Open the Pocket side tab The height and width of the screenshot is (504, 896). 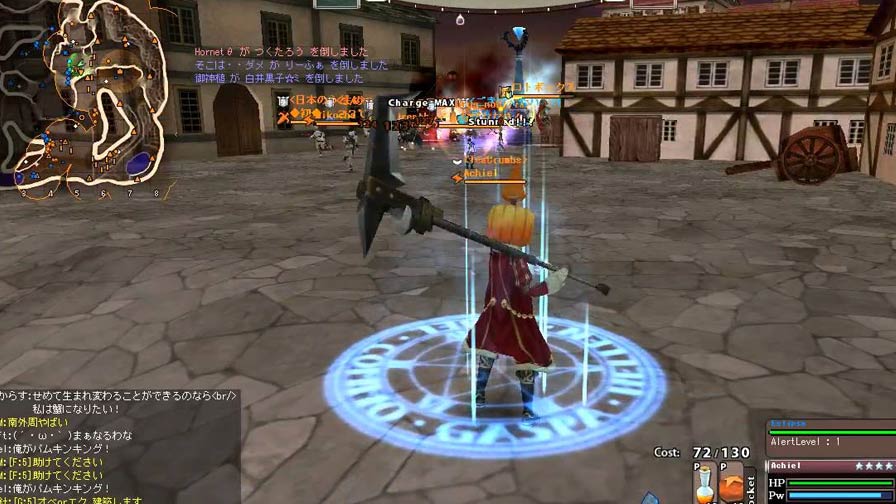(x=753, y=485)
